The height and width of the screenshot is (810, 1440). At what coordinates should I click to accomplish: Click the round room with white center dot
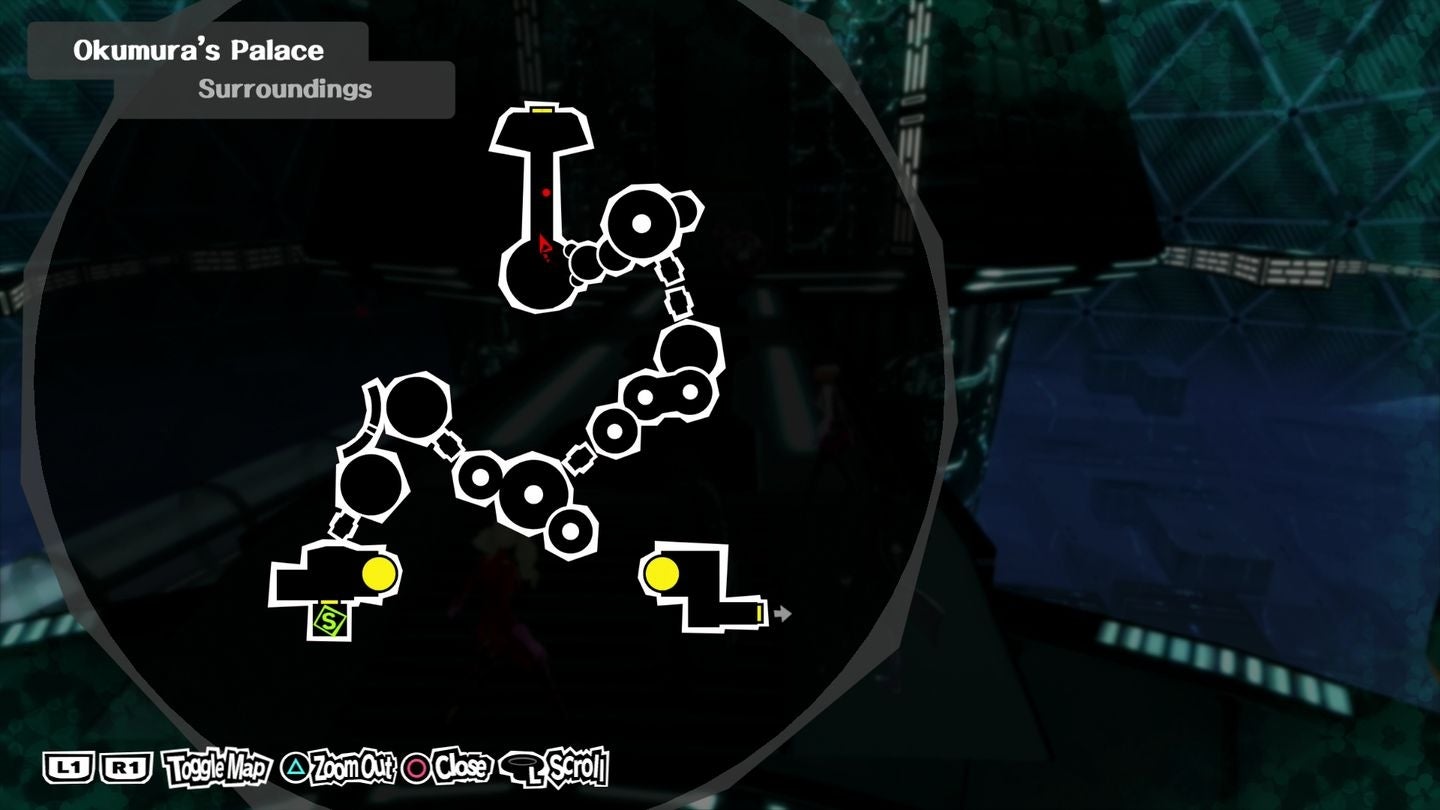[641, 224]
